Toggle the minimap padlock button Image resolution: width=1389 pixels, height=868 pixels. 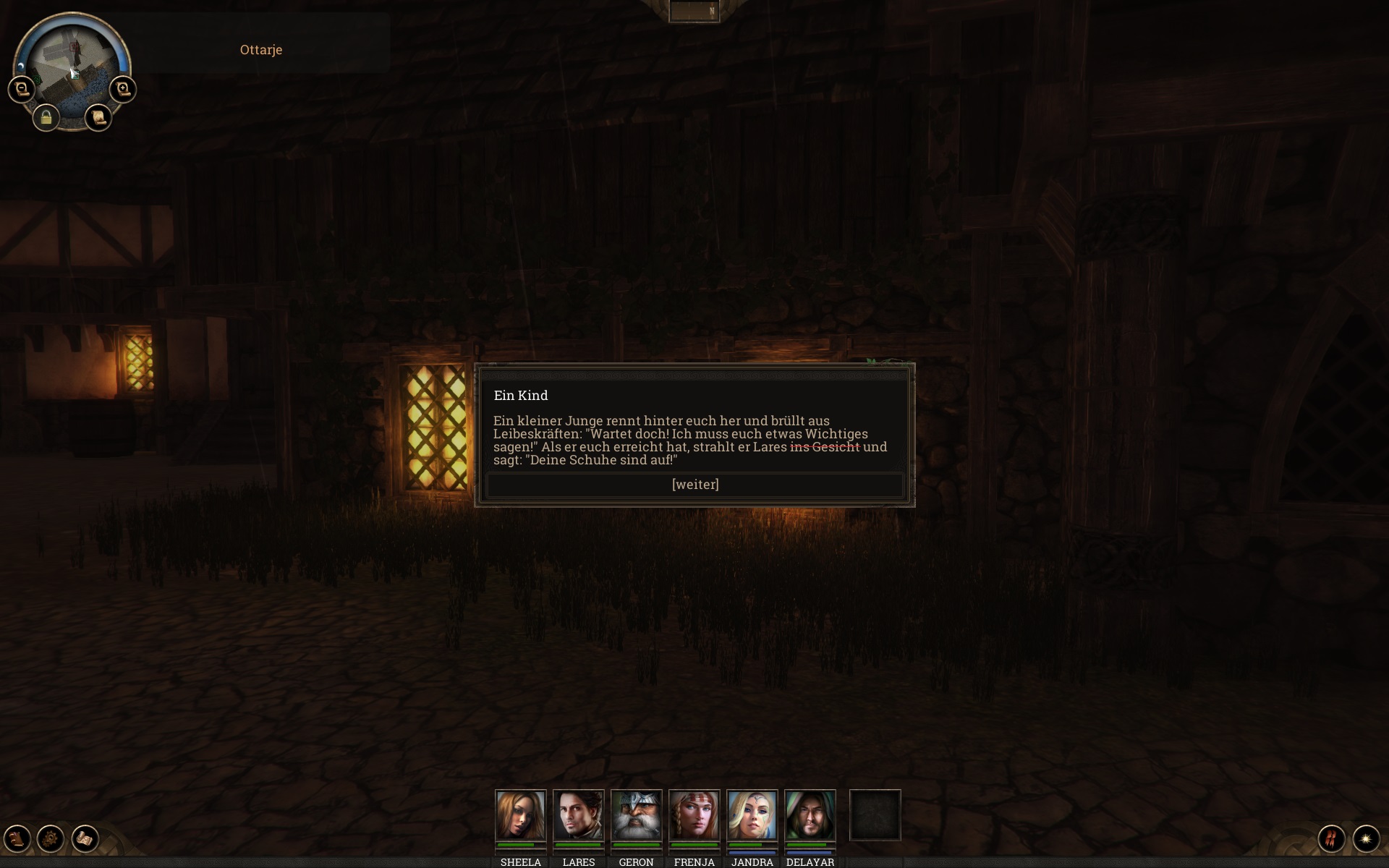46,117
